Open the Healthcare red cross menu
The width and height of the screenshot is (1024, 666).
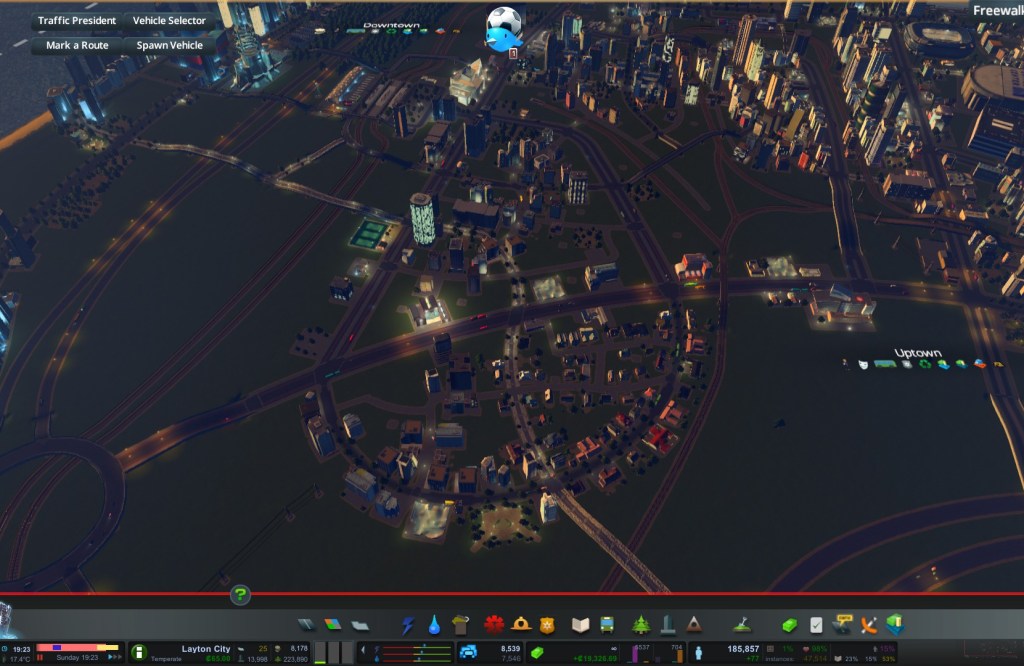(x=494, y=625)
